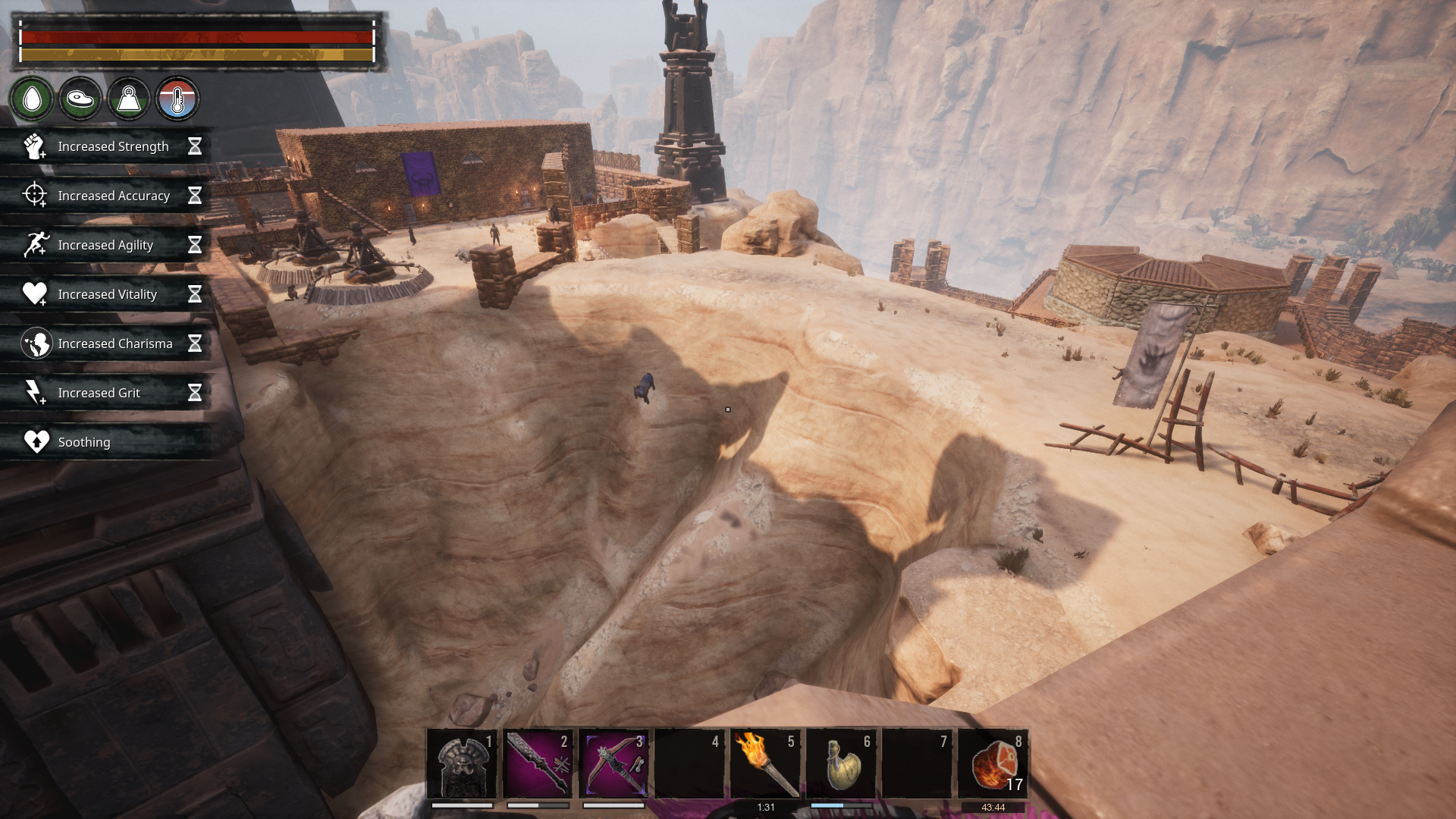Click the hunger meat status icon
This screenshot has width=1456, height=819.
(x=80, y=99)
